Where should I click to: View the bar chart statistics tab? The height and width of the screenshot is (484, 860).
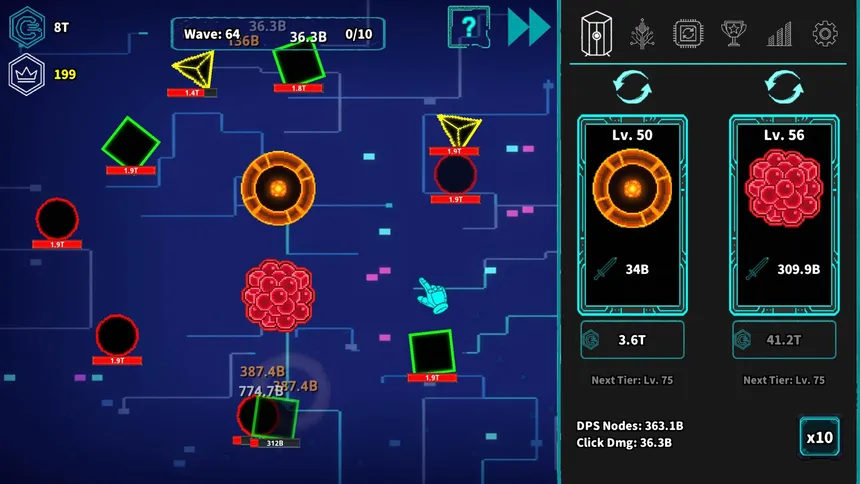[x=779, y=35]
